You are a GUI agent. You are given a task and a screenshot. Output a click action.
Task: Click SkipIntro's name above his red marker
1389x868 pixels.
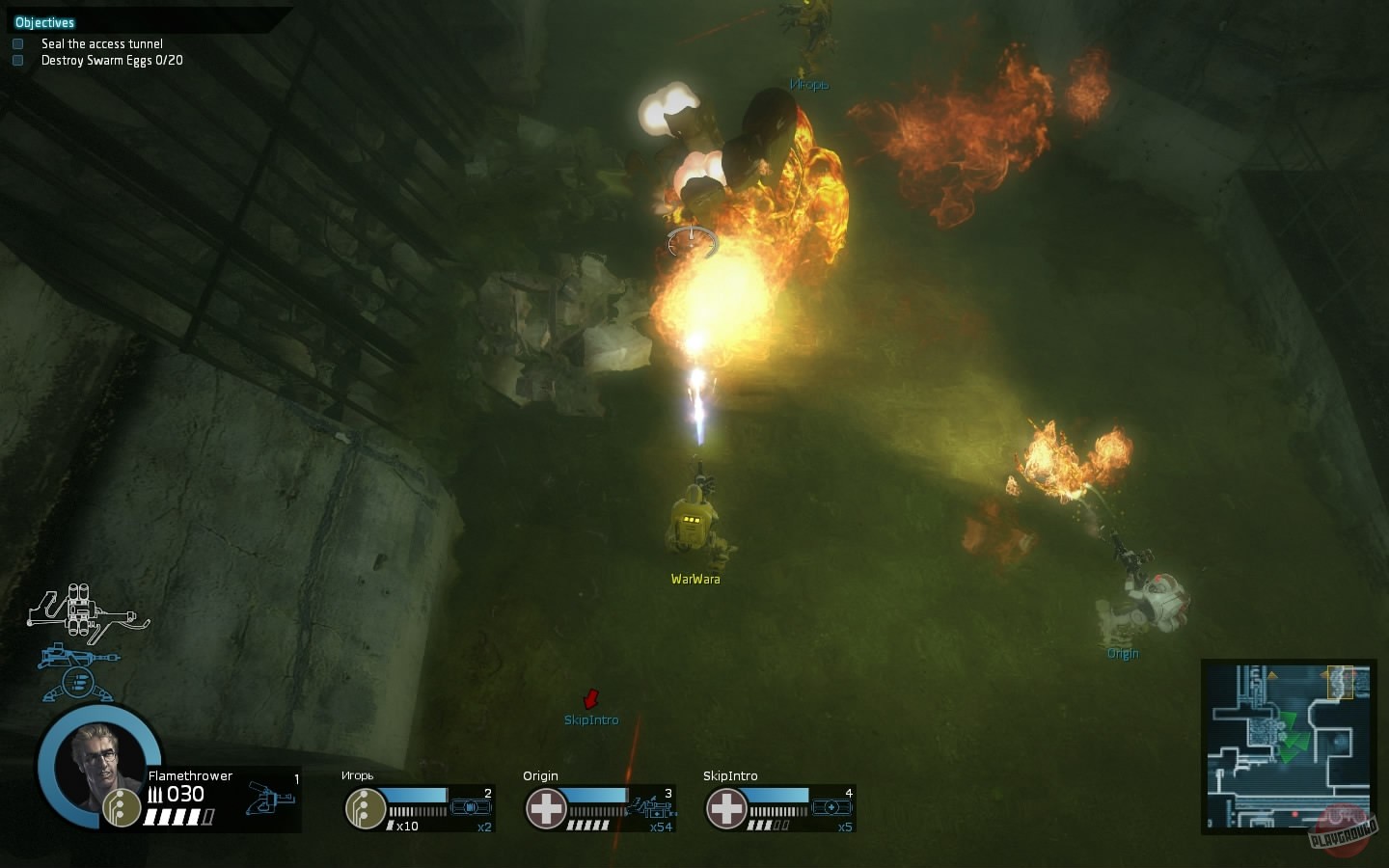[x=591, y=719]
